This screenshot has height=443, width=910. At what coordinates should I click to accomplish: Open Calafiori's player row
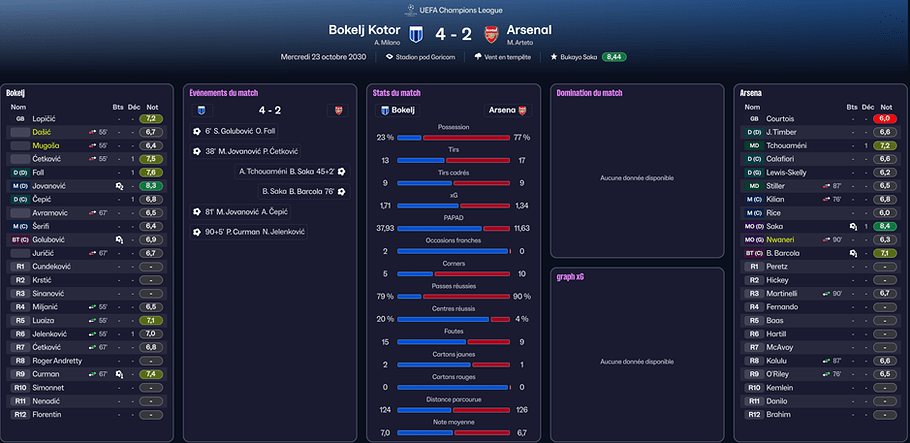782,158
